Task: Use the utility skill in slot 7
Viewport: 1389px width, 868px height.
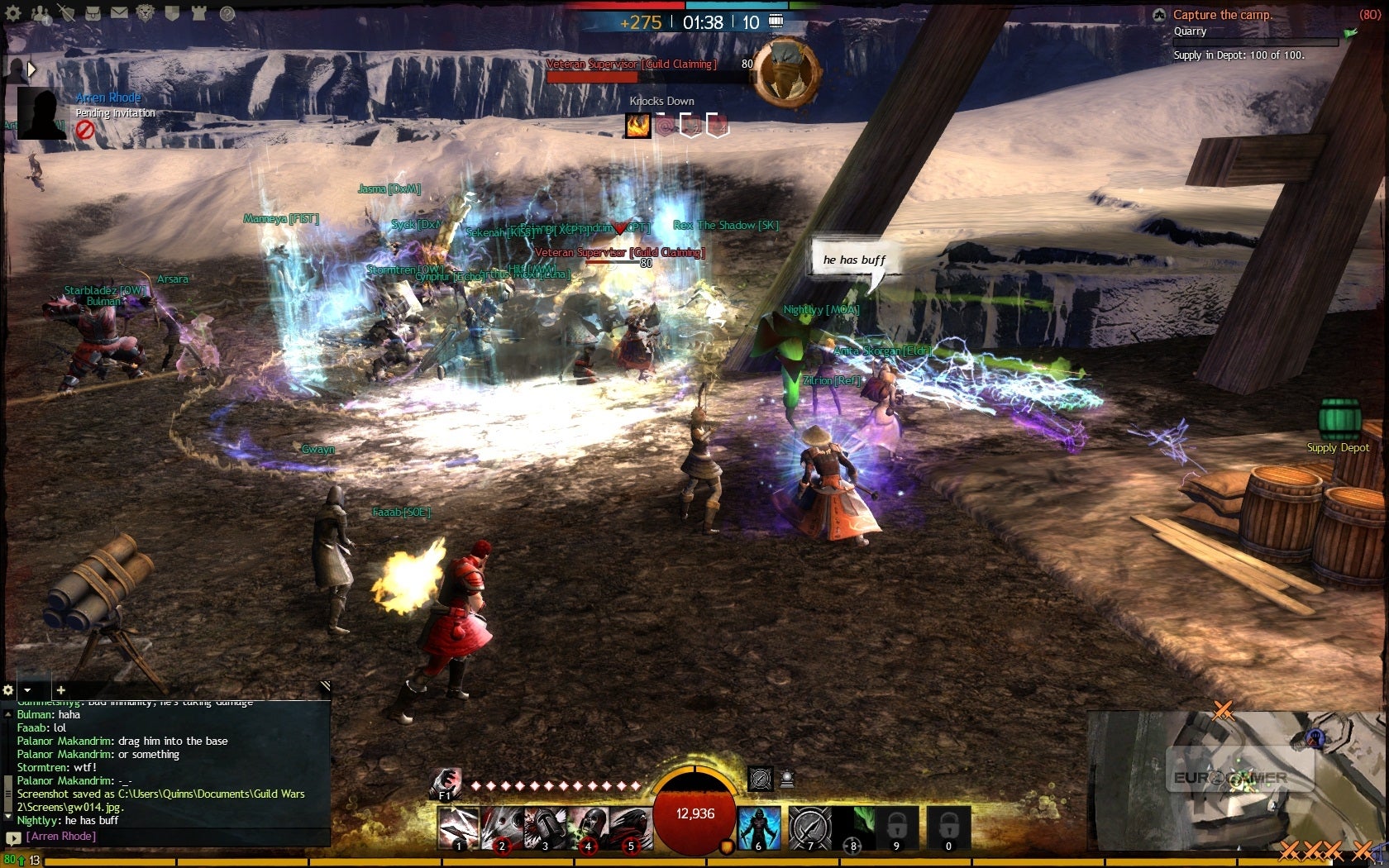Action: tap(810, 827)
